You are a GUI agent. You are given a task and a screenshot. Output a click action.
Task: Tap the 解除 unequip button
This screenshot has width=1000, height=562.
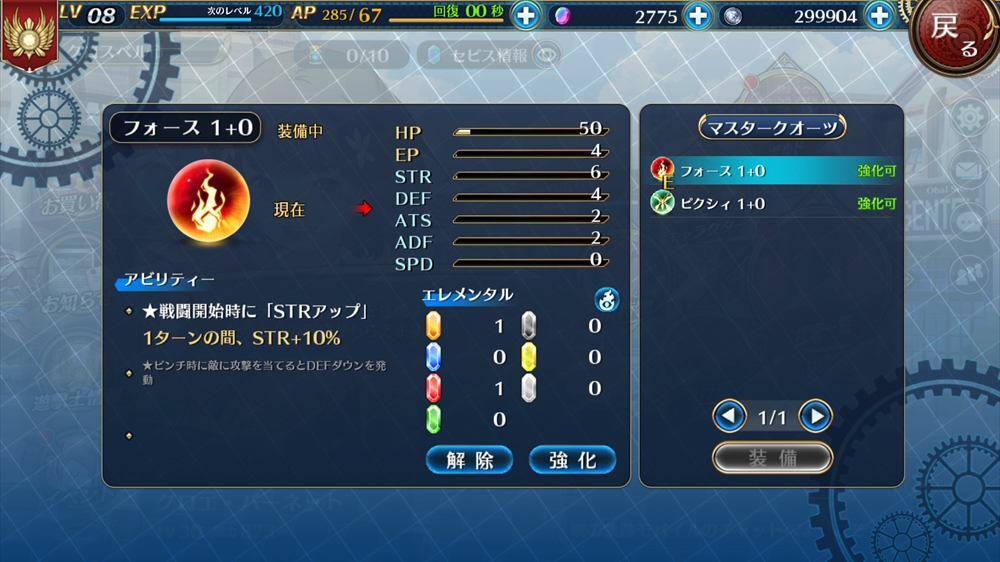coord(469,460)
